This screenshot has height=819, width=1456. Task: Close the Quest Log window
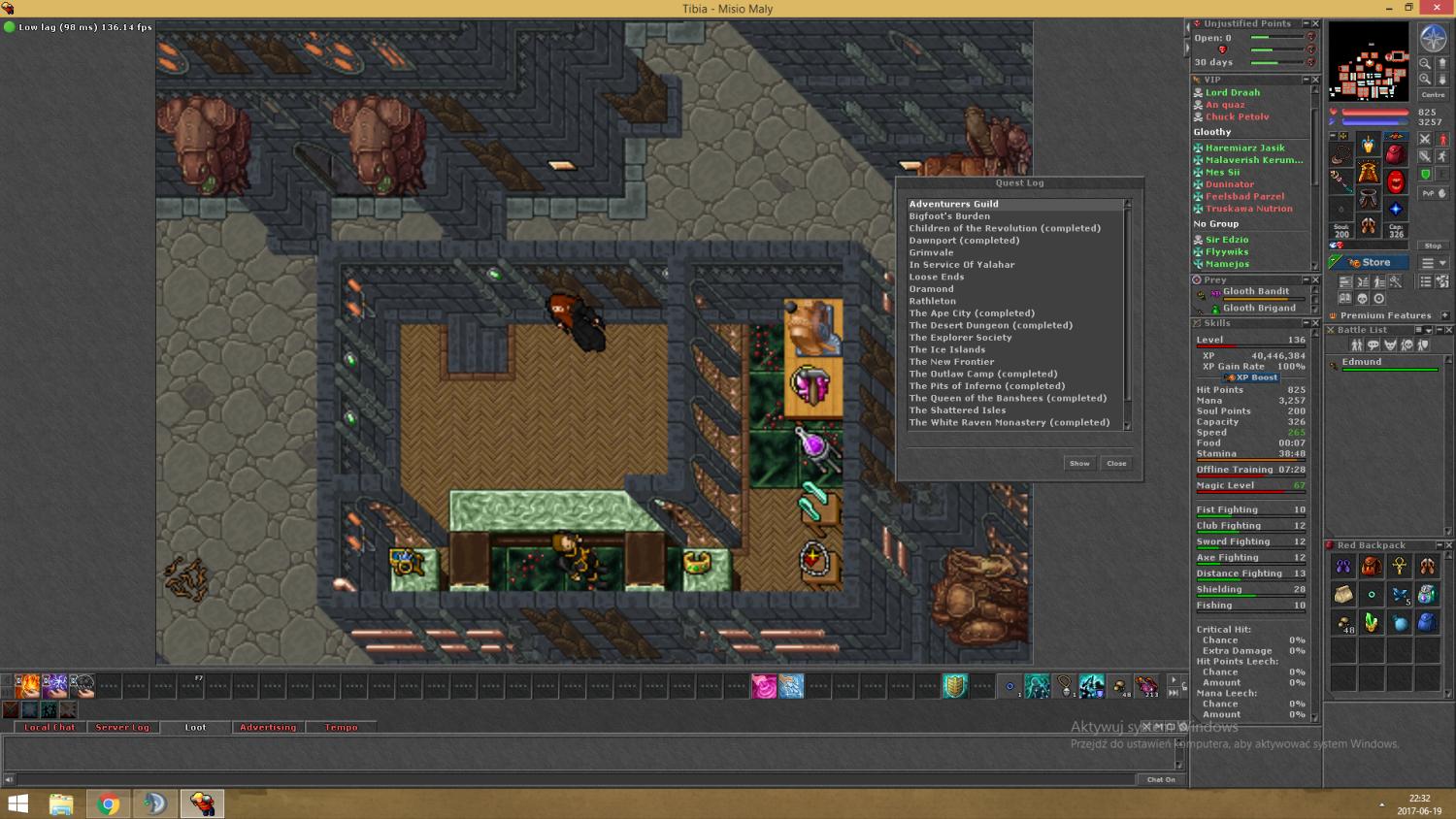[x=1116, y=464]
